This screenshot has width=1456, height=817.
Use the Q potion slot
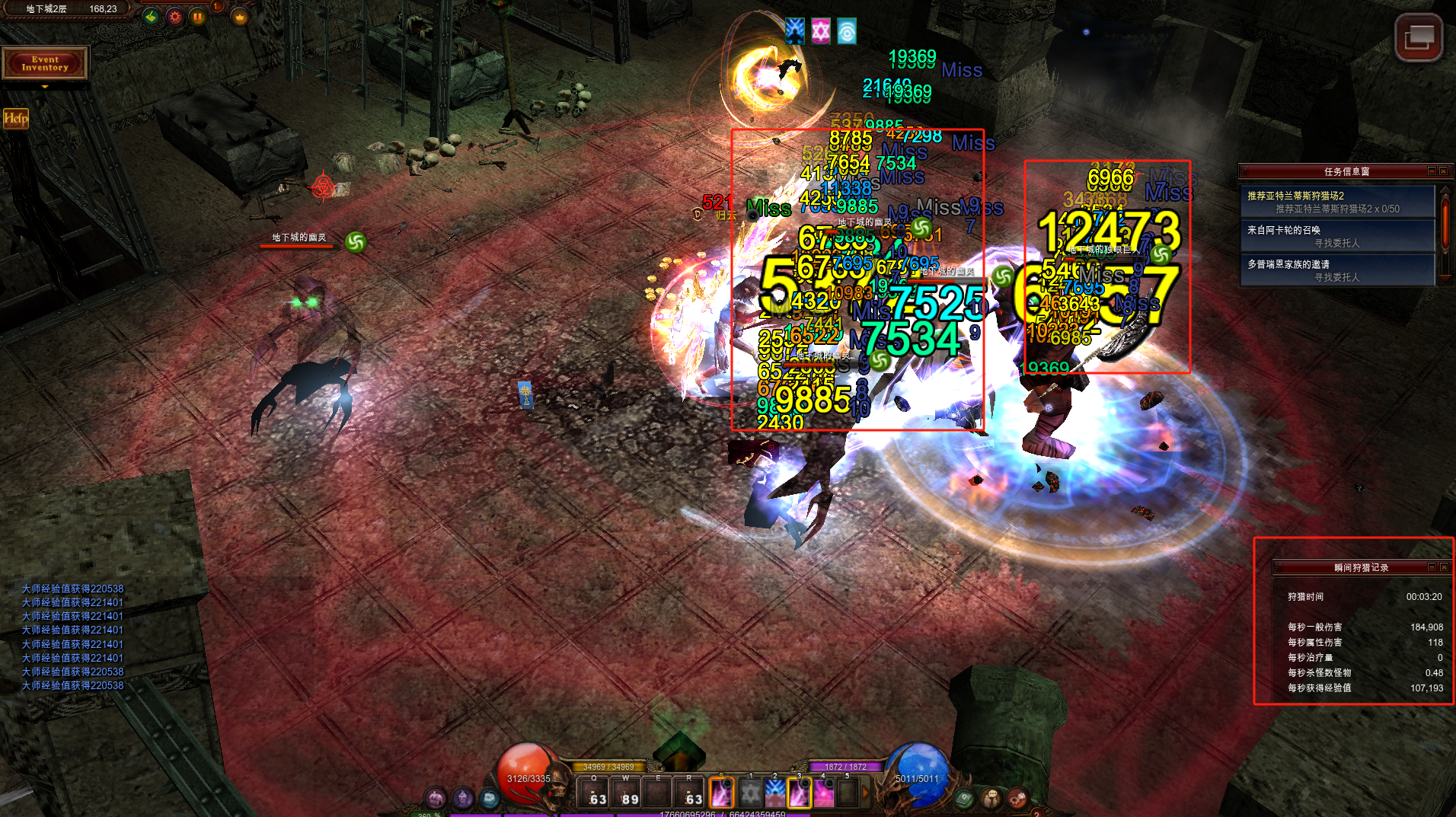click(594, 793)
